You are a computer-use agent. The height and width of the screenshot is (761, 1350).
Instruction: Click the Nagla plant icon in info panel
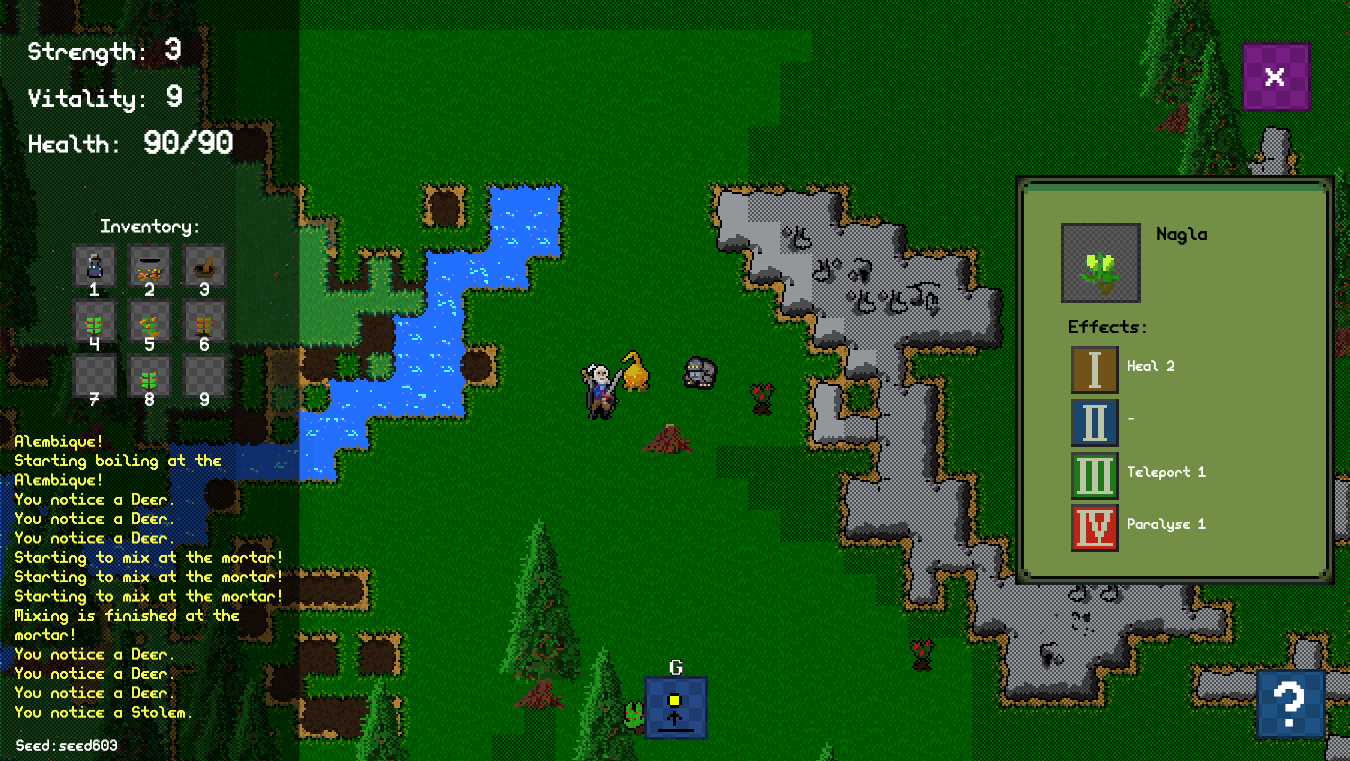pyautogui.click(x=1100, y=263)
